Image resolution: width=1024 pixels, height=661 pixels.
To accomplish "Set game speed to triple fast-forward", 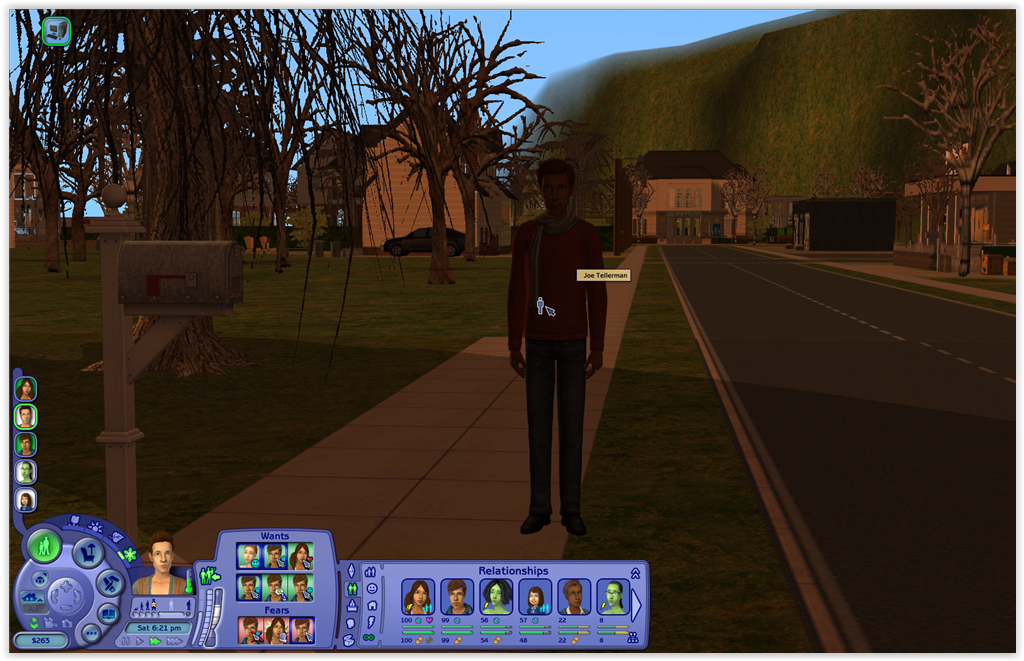I will (x=173, y=640).
